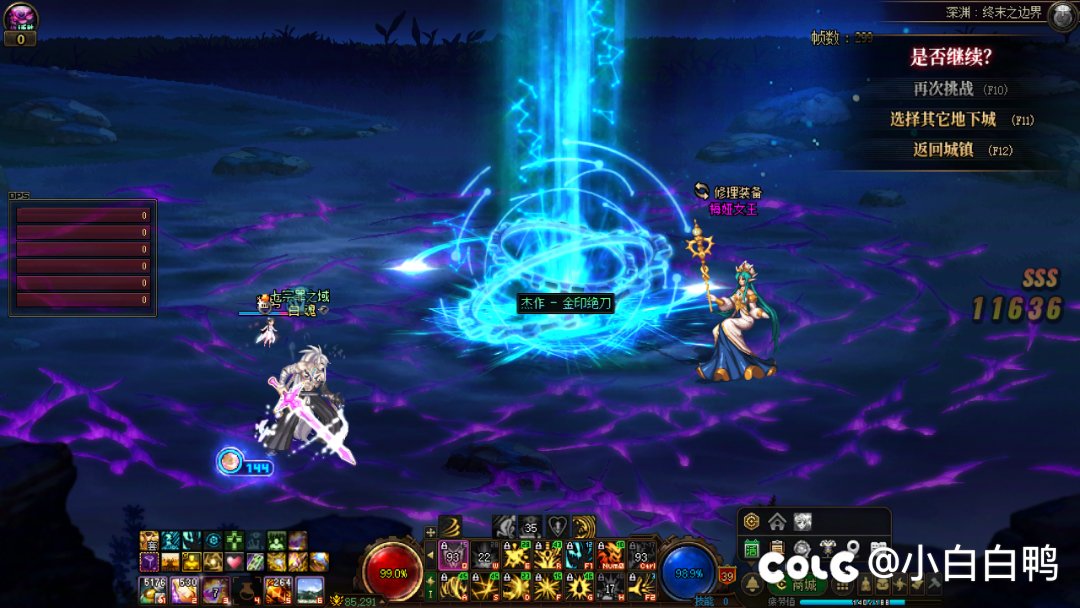Choose 再次挑战 to retry the dungeon
Image resolution: width=1080 pixels, height=608 pixels.
coord(943,88)
